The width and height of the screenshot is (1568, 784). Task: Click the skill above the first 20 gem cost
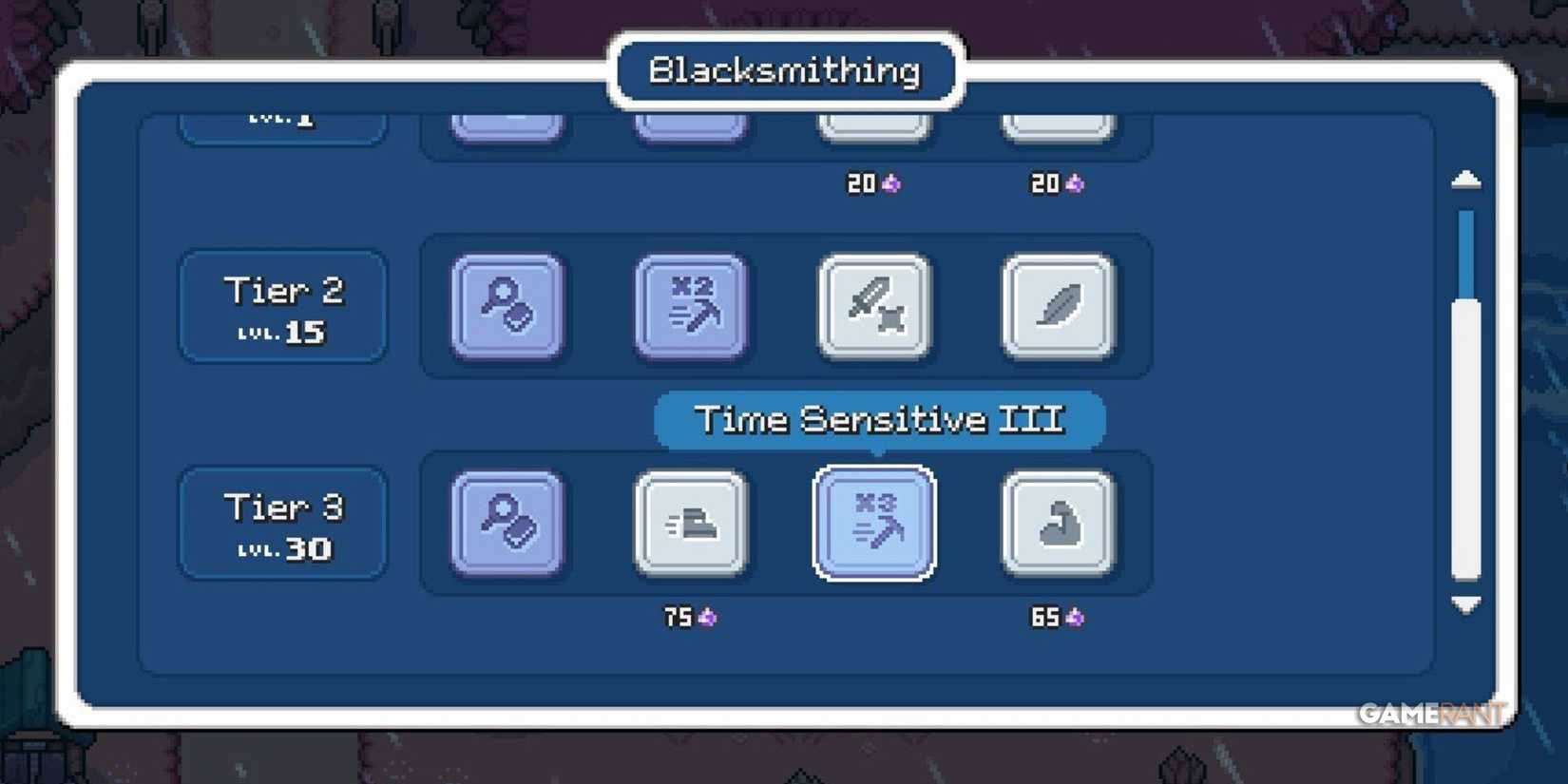pos(873,122)
